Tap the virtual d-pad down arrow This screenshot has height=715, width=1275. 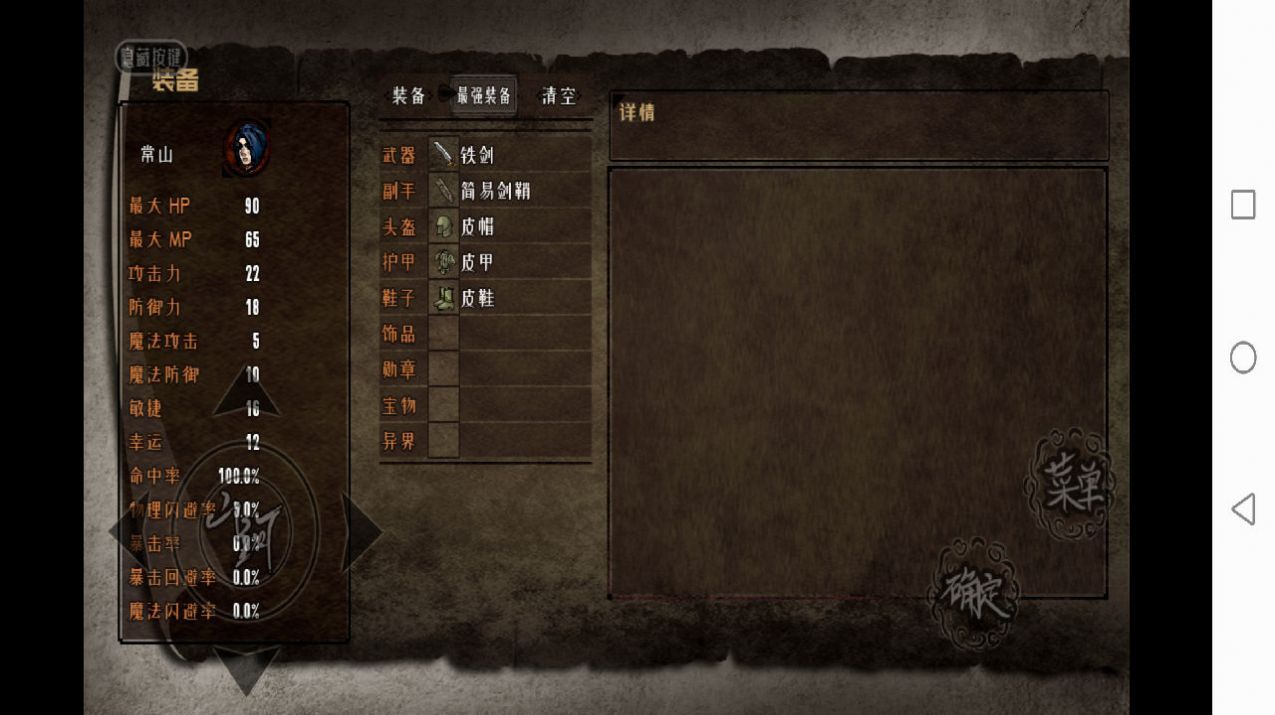coord(246,668)
